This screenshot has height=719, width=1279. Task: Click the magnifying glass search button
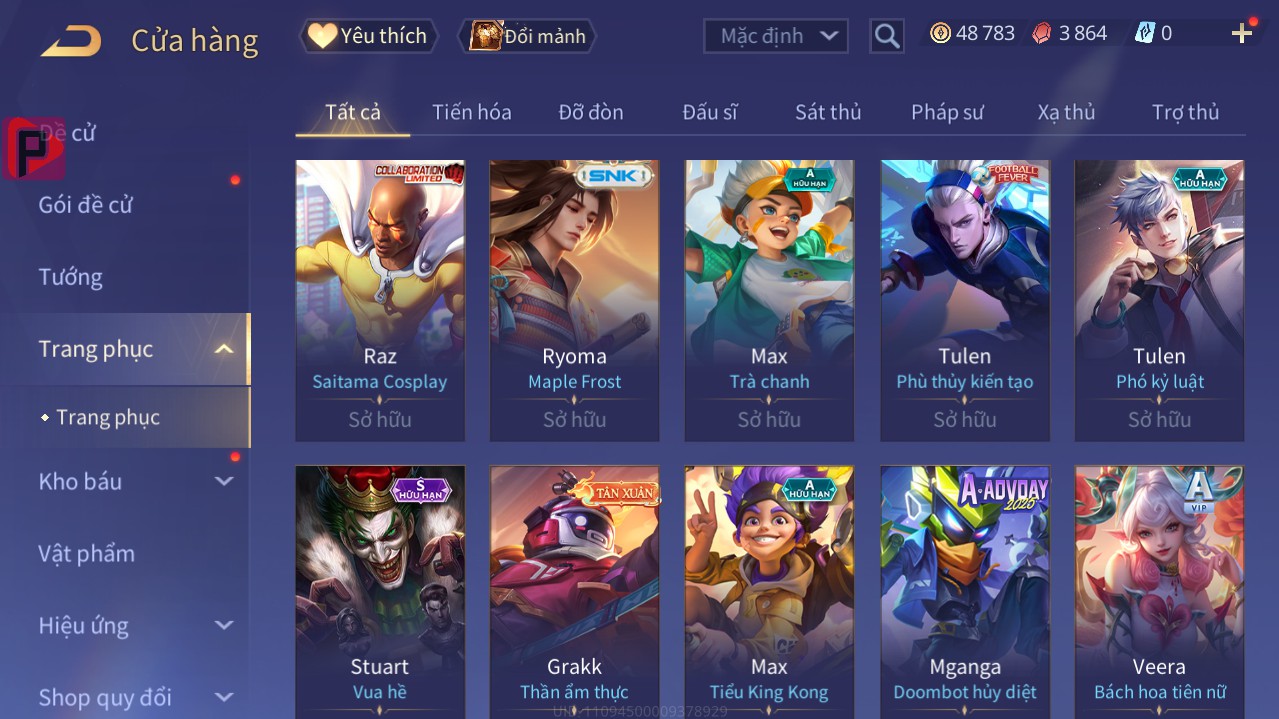tap(886, 36)
